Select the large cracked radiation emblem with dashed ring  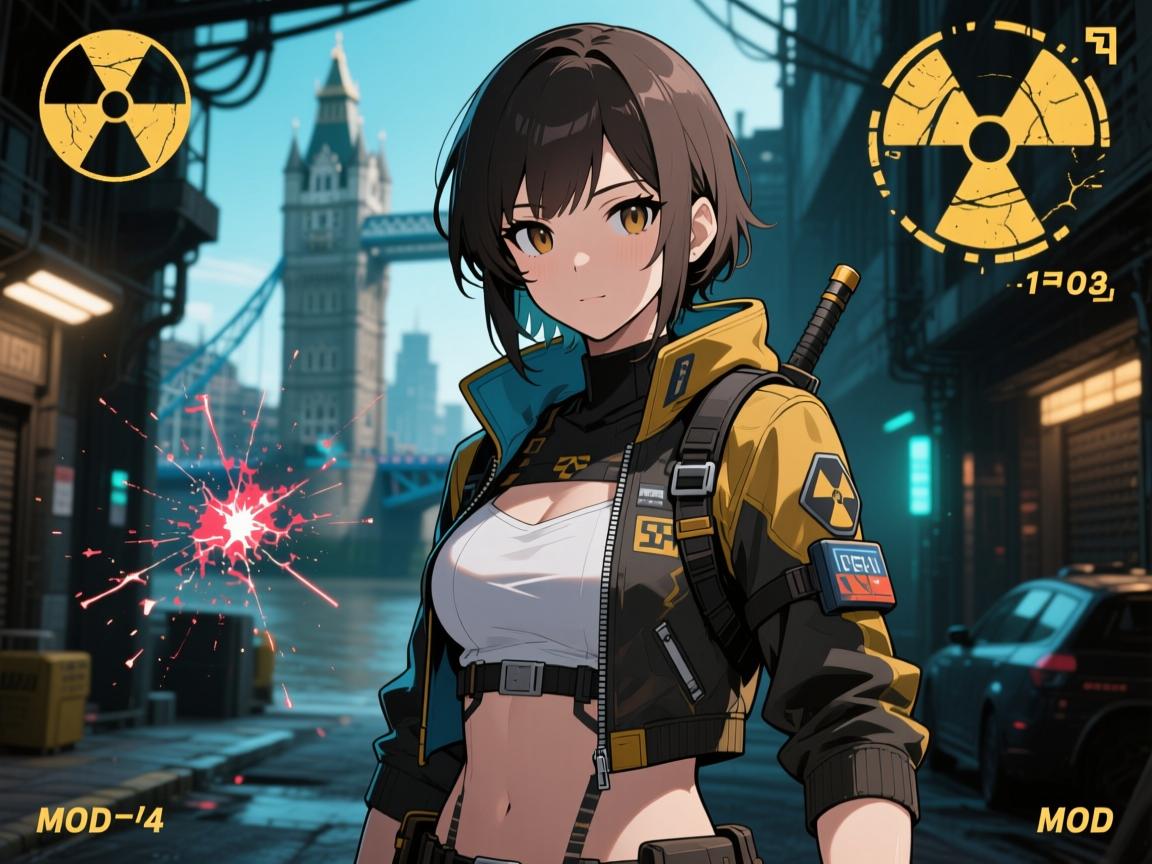point(988,141)
